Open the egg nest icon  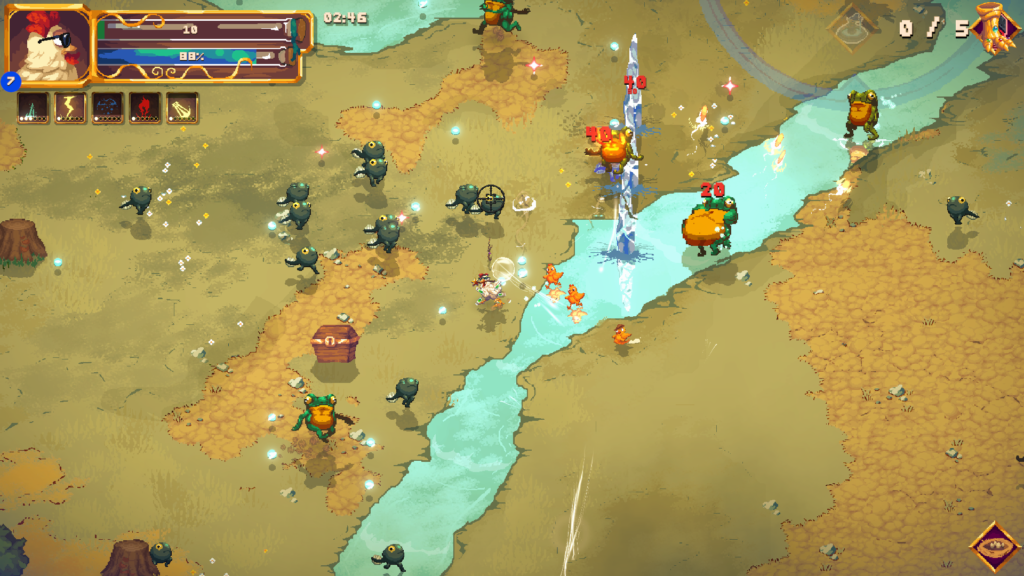coord(994,547)
